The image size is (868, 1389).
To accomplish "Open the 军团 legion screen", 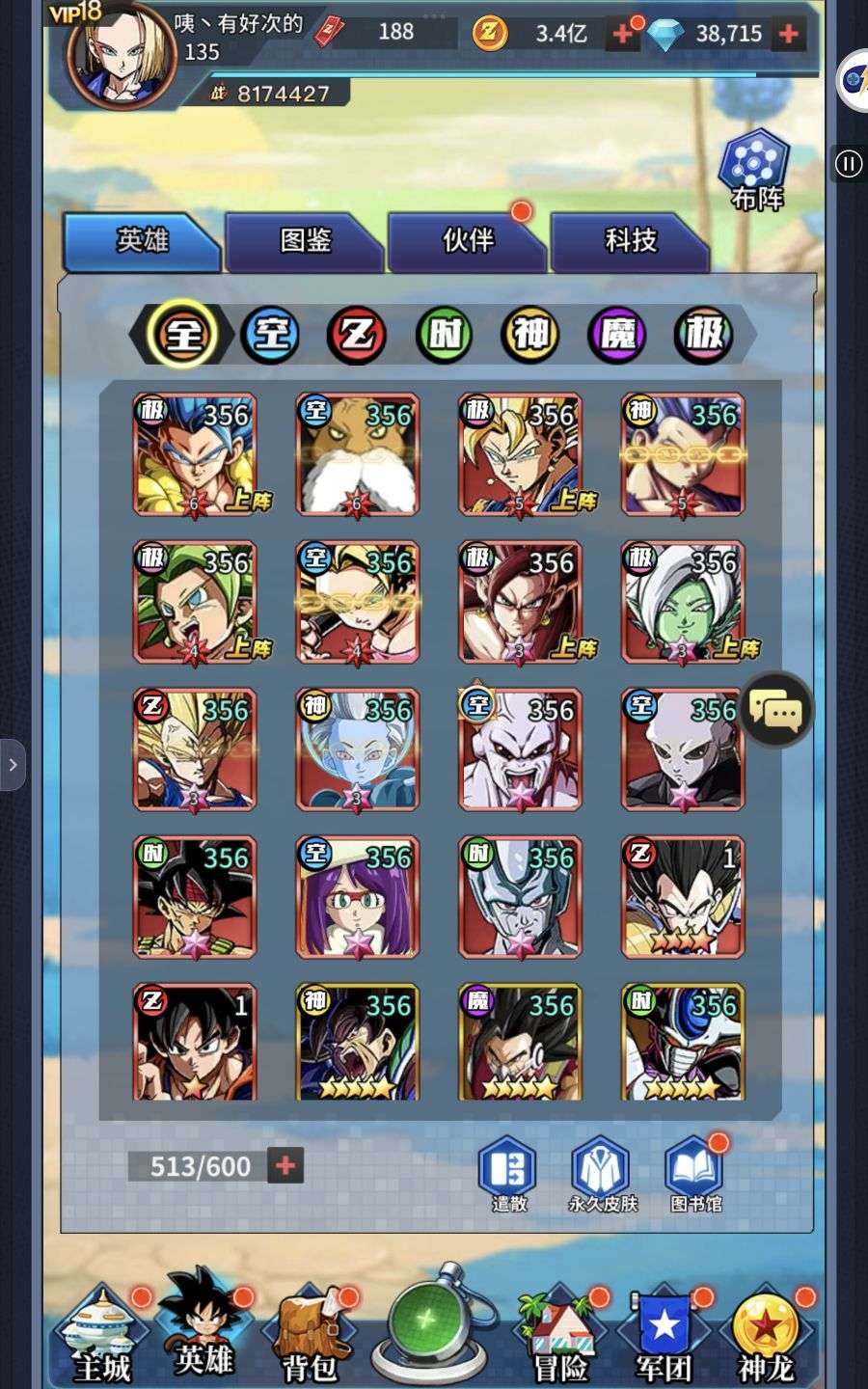I will (x=664, y=1336).
